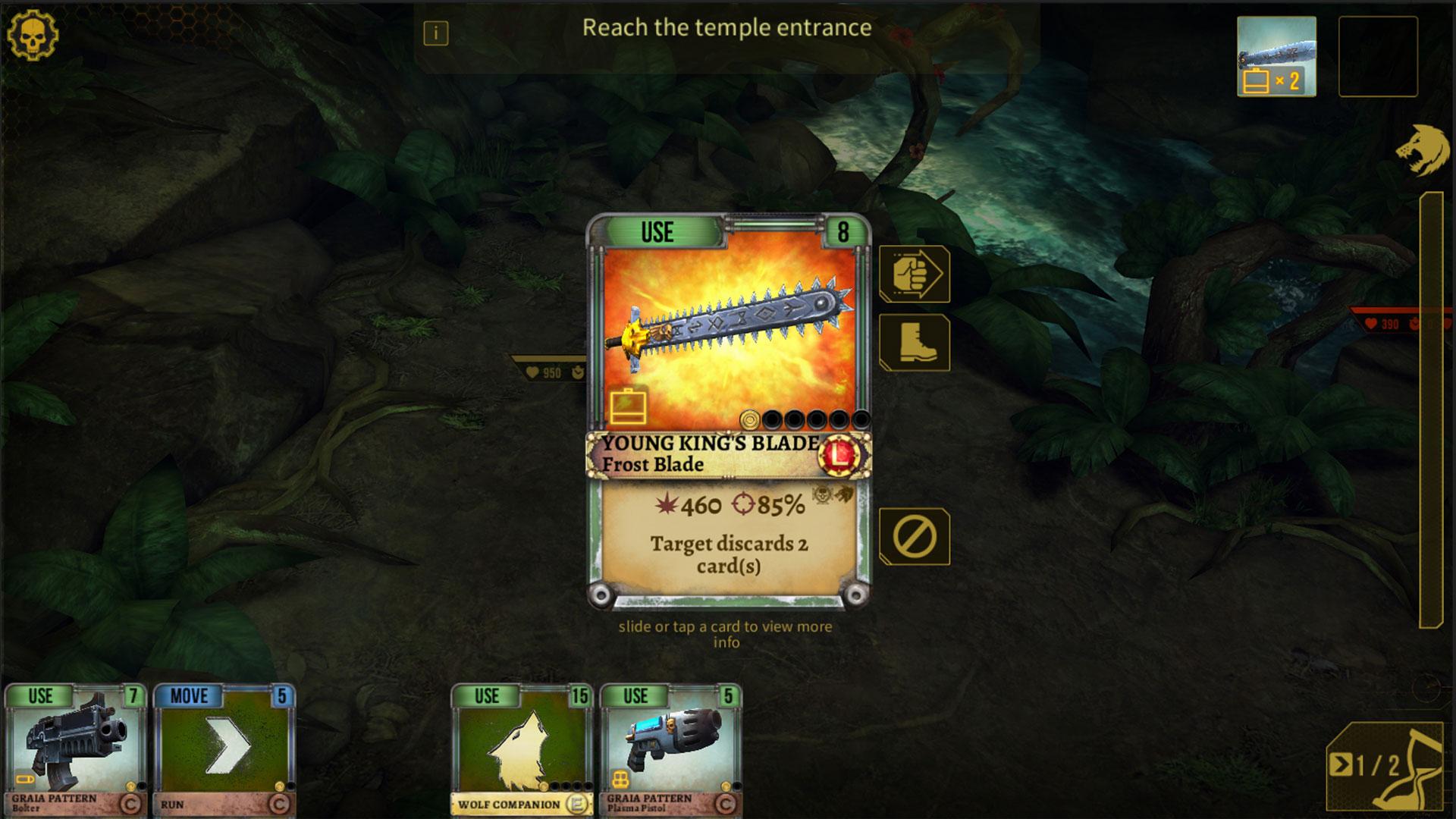Open the skull gear settings menu
Viewport: 1456px width, 819px height.
click(x=33, y=35)
